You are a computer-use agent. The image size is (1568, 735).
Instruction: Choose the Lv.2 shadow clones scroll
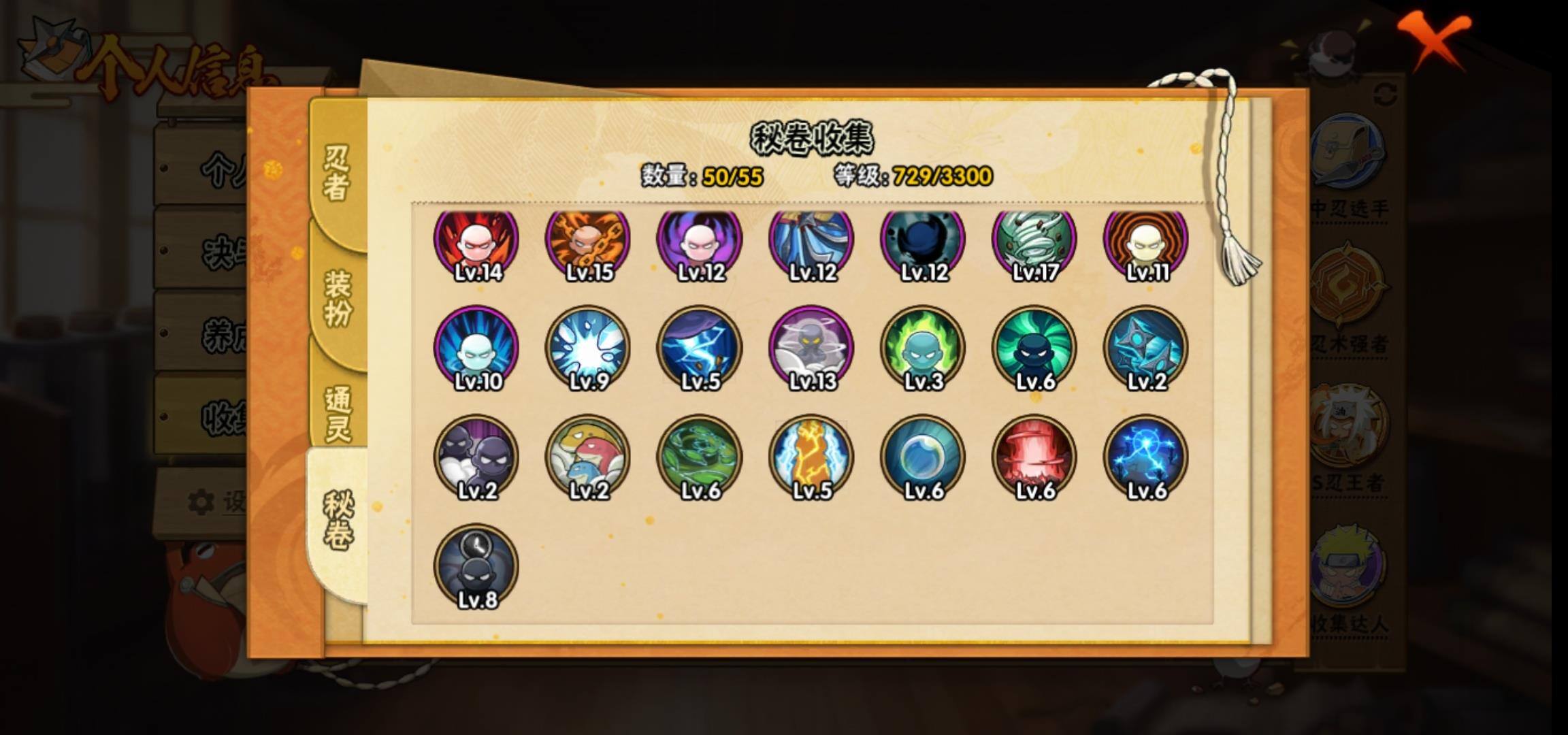[476, 457]
